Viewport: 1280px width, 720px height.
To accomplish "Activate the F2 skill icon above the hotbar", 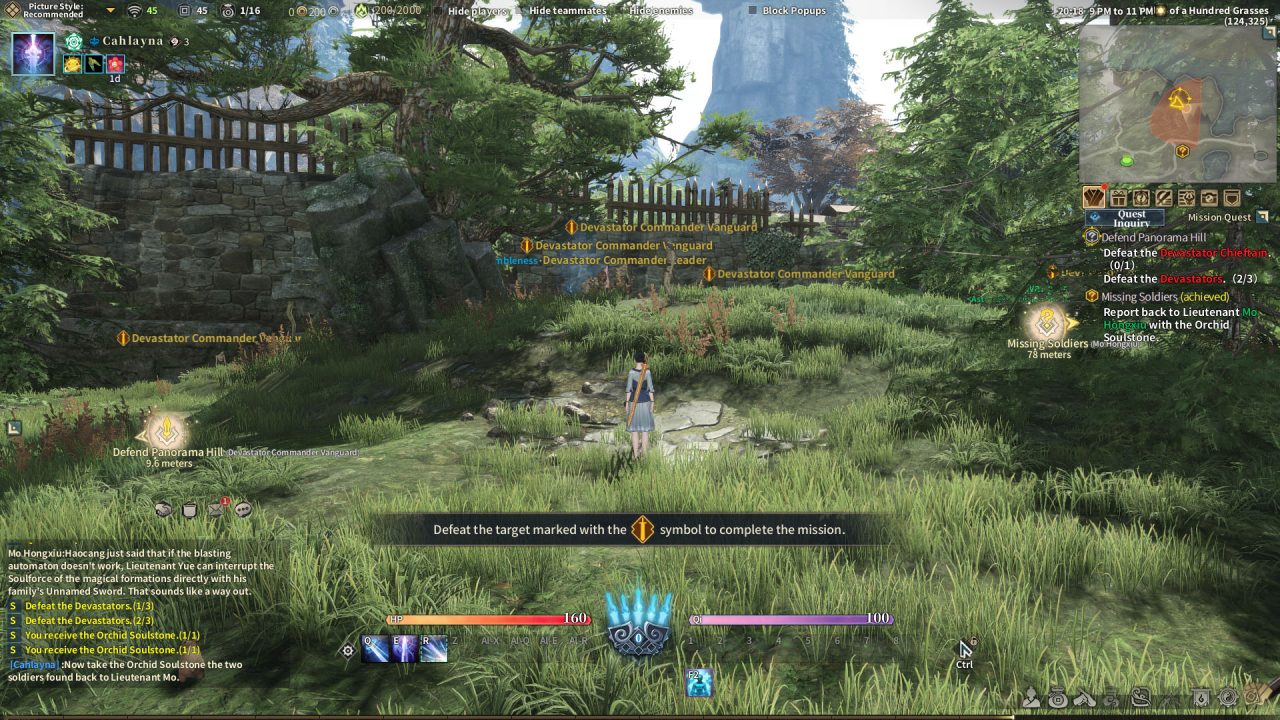I will (x=700, y=683).
